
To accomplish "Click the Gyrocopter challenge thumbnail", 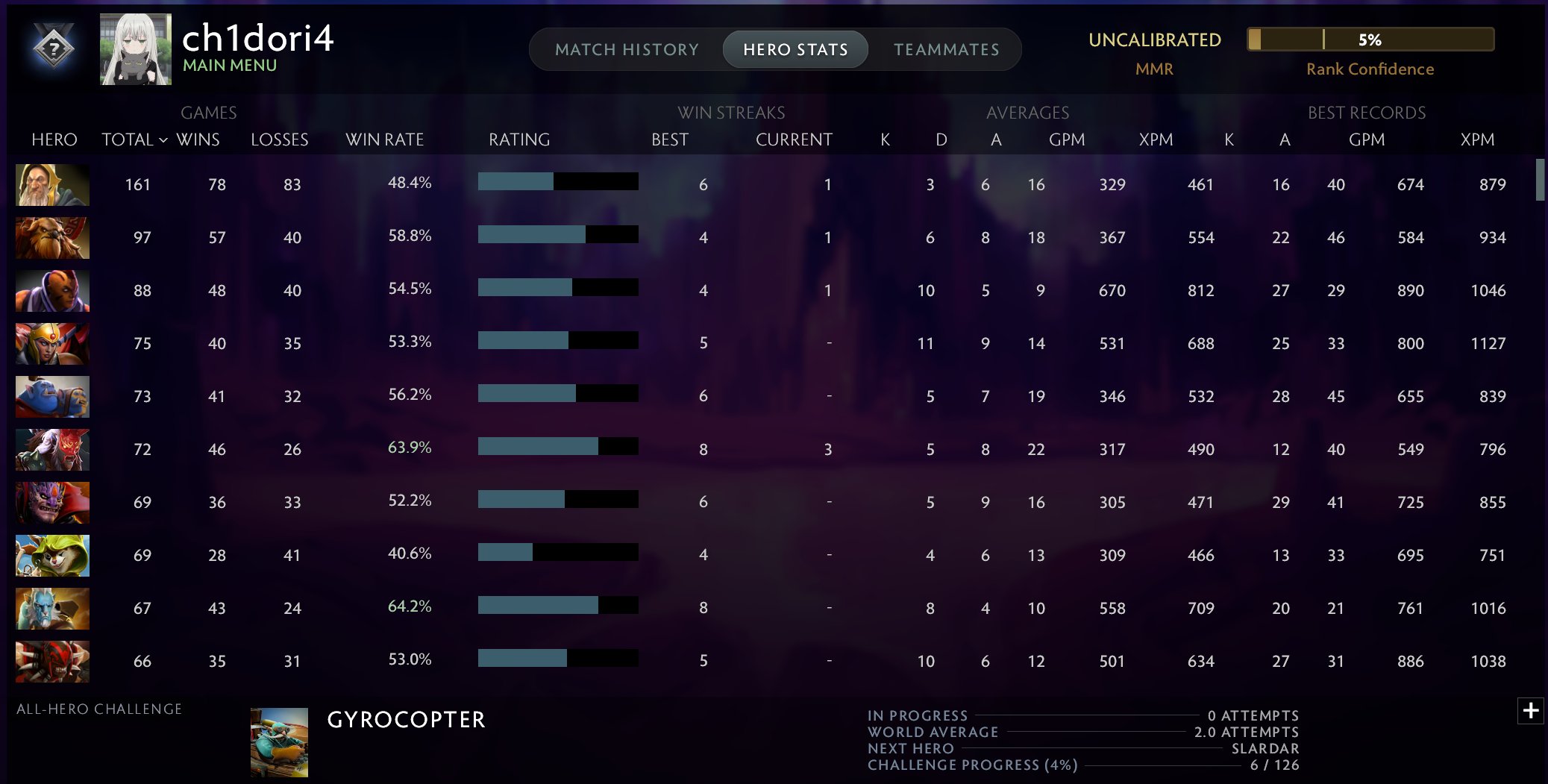I will point(280,739).
